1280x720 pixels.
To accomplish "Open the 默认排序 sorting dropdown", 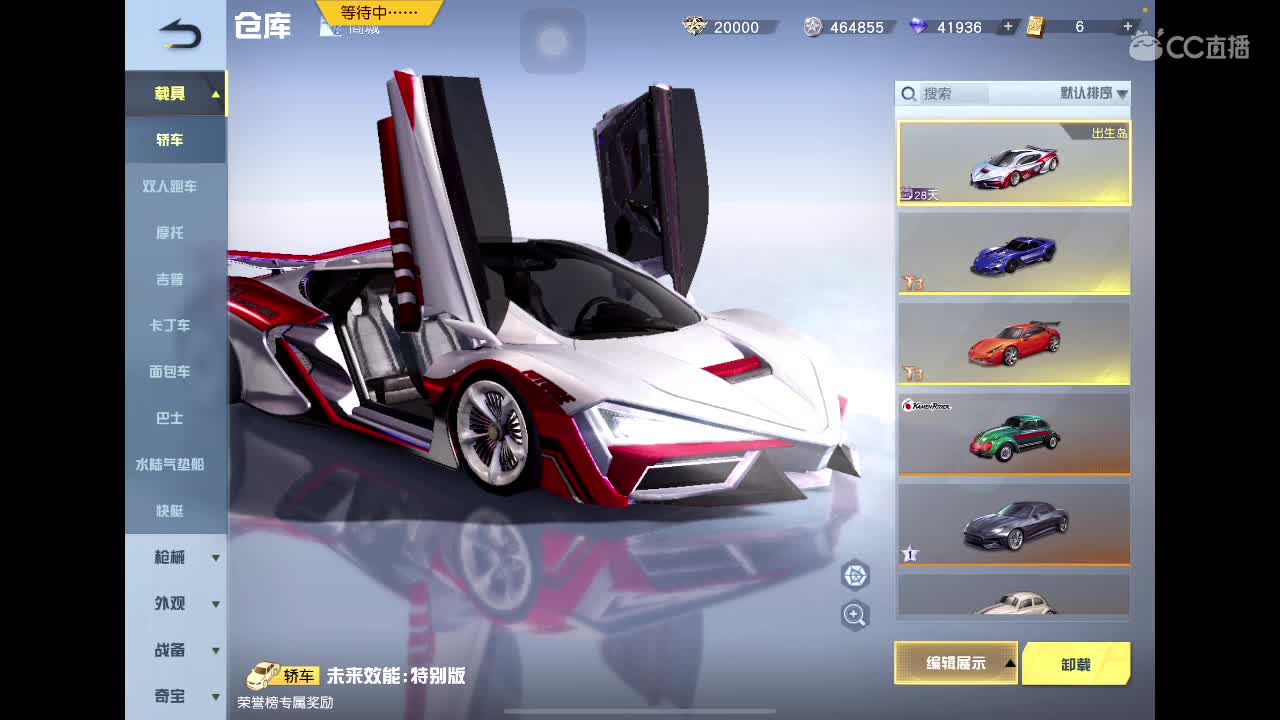I will [1085, 93].
